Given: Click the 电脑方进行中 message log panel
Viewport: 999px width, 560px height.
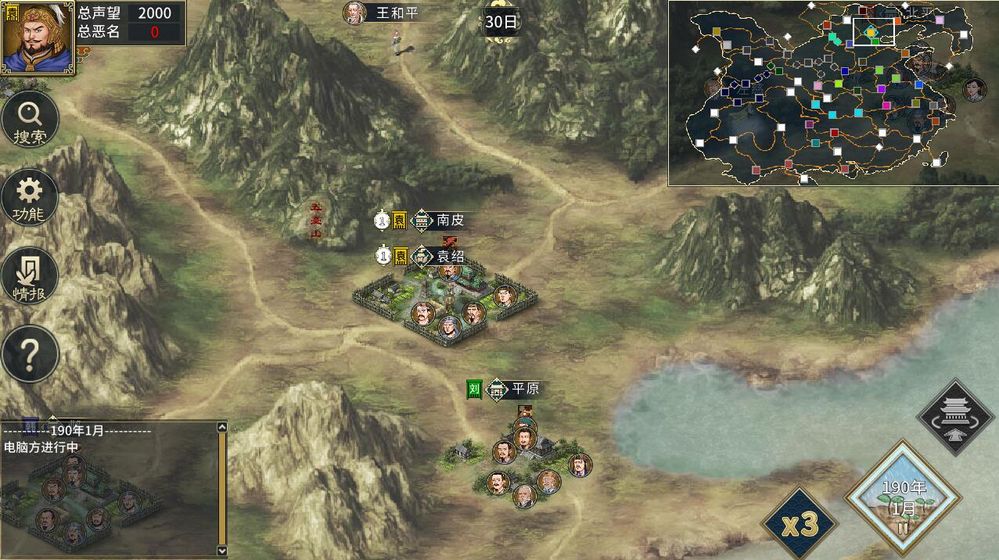Looking at the screenshot, I should (x=108, y=490).
